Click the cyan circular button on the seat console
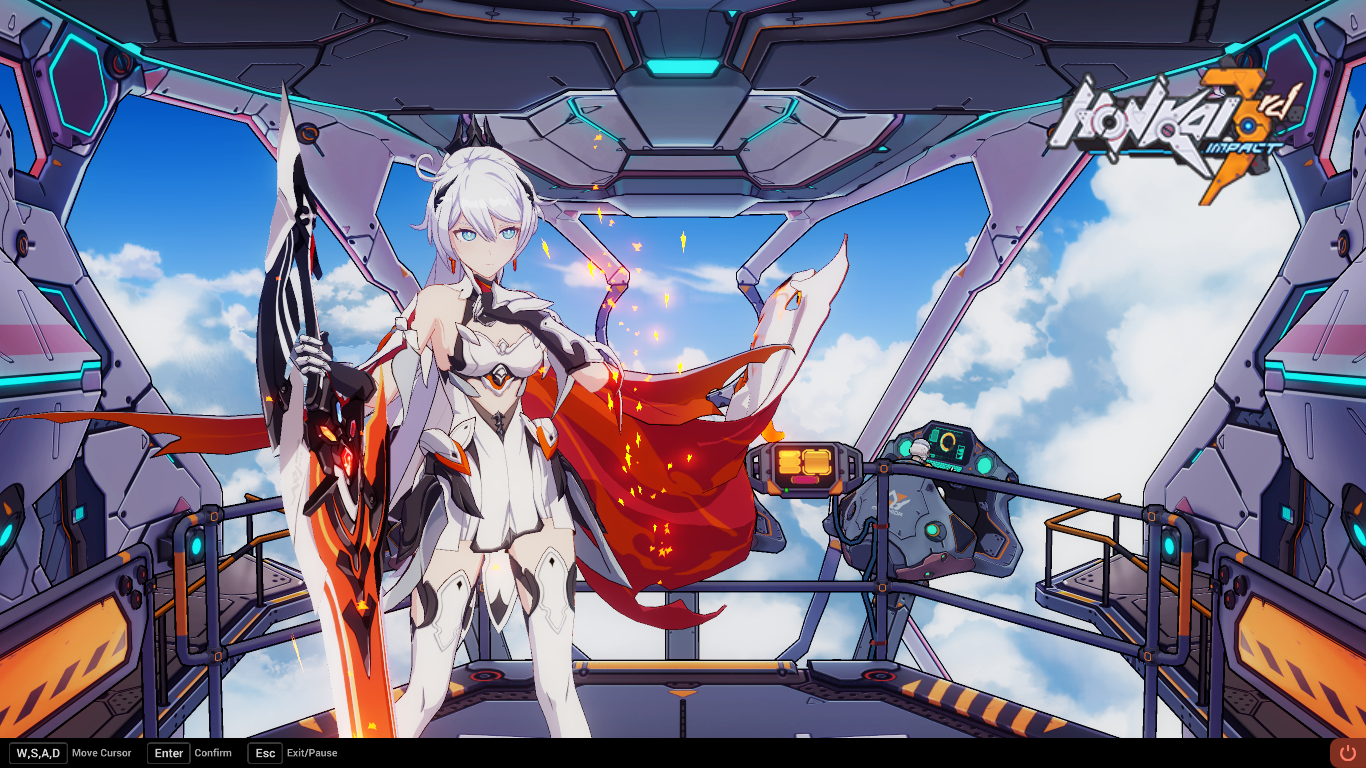This screenshot has width=1366, height=768. coord(933,531)
